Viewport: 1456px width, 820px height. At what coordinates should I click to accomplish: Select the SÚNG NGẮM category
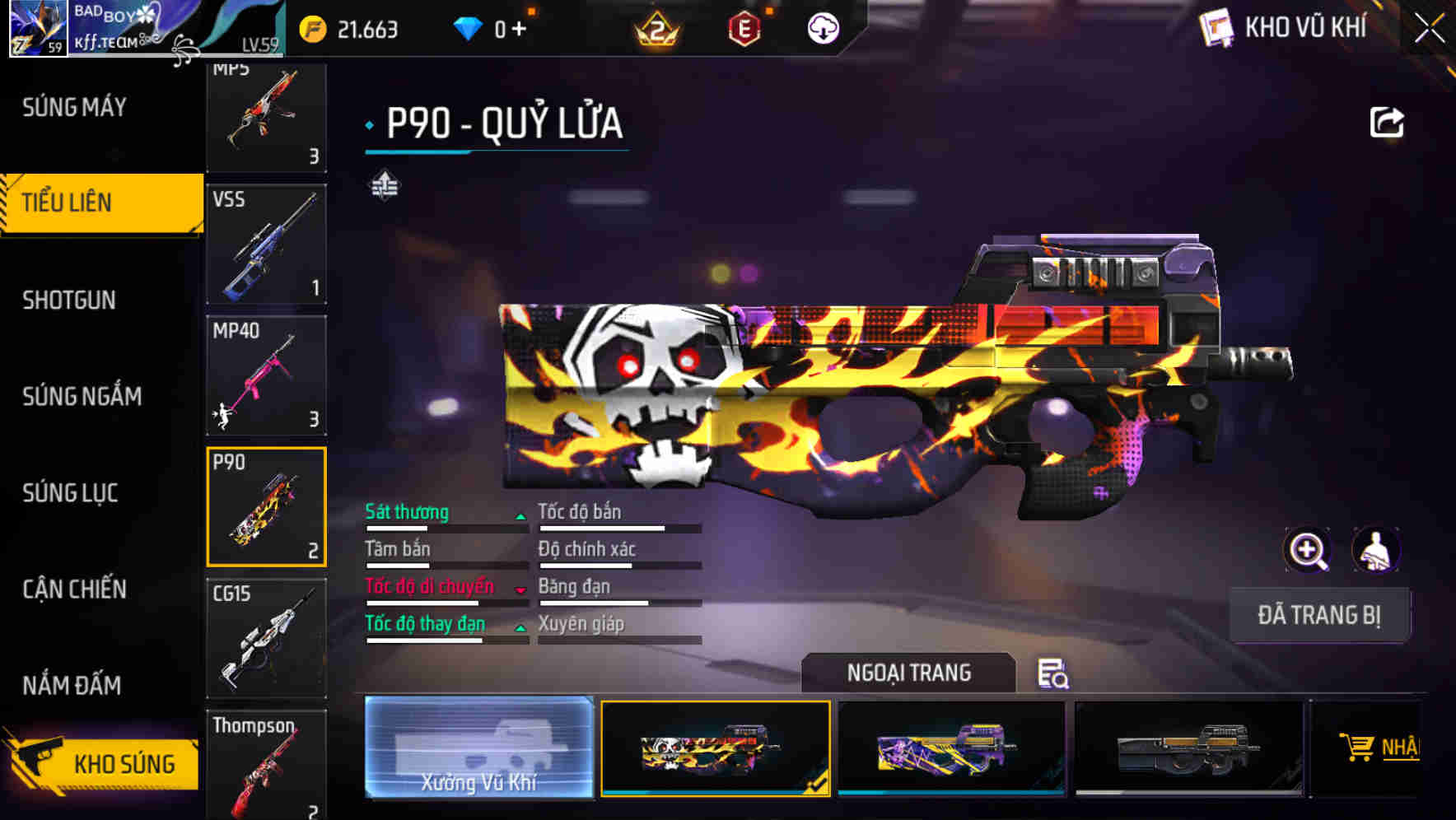click(82, 396)
